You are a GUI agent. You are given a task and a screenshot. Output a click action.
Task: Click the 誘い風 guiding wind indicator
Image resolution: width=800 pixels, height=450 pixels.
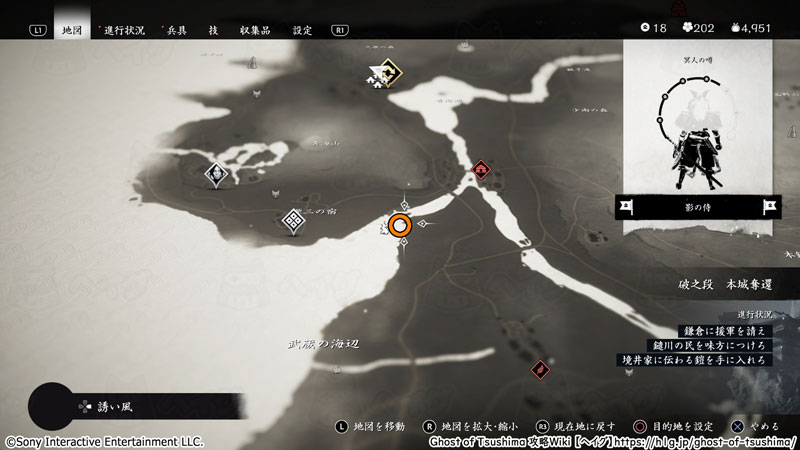tap(105, 407)
